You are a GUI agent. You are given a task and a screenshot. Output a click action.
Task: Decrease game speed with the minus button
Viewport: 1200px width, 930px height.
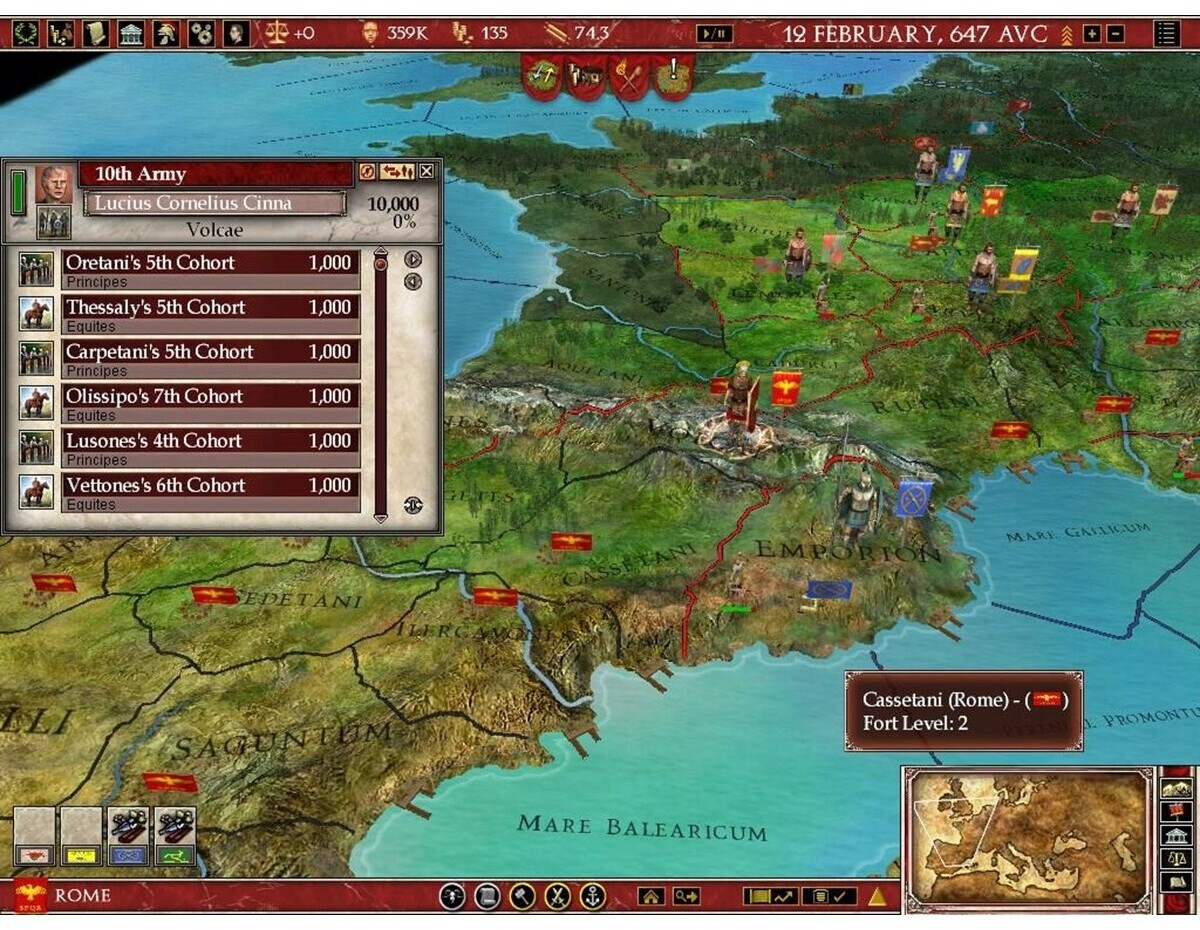click(1114, 34)
